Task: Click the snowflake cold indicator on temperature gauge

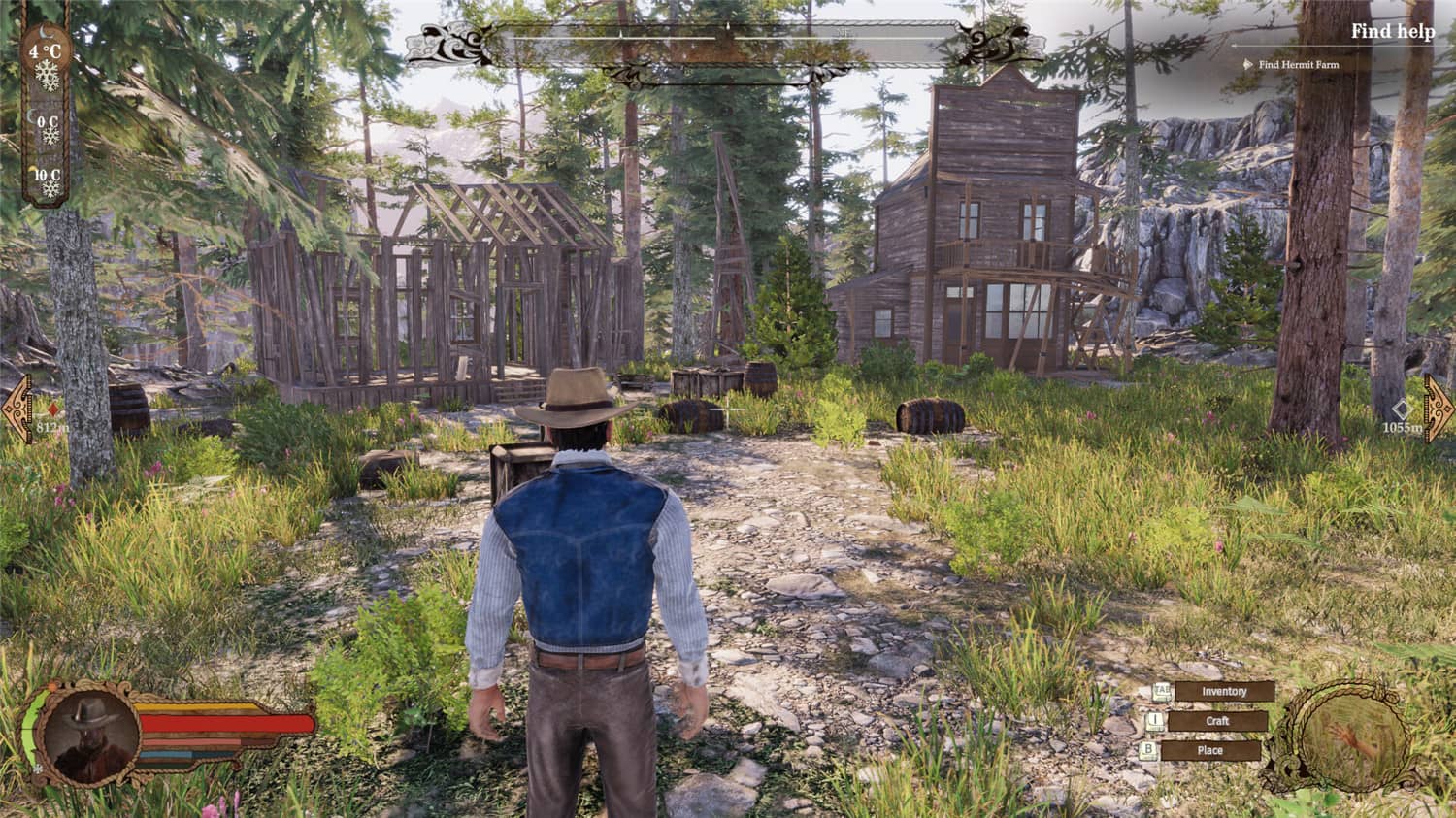Action: (45, 76)
